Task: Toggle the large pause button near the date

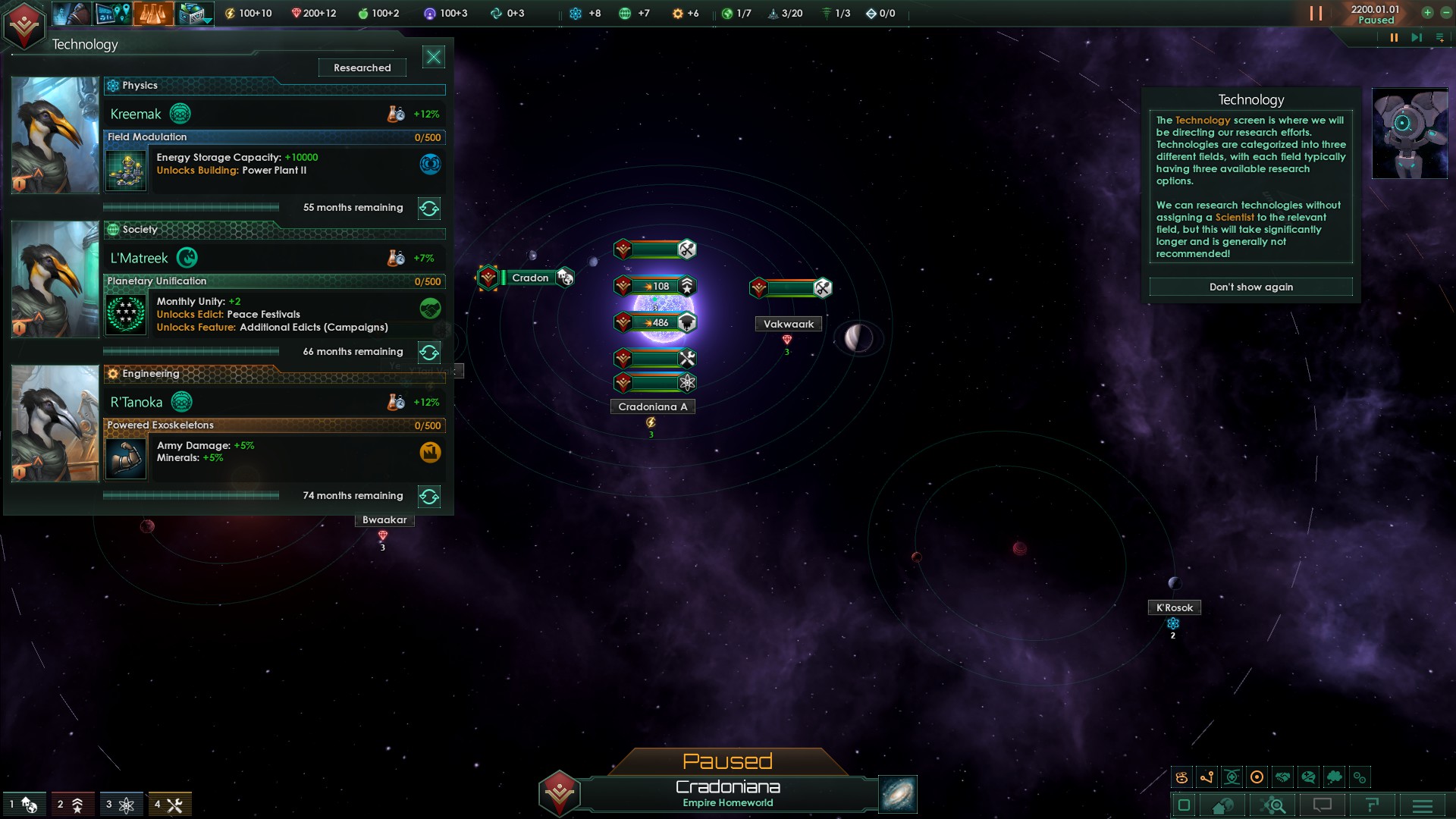Action: pyautogui.click(x=1316, y=13)
